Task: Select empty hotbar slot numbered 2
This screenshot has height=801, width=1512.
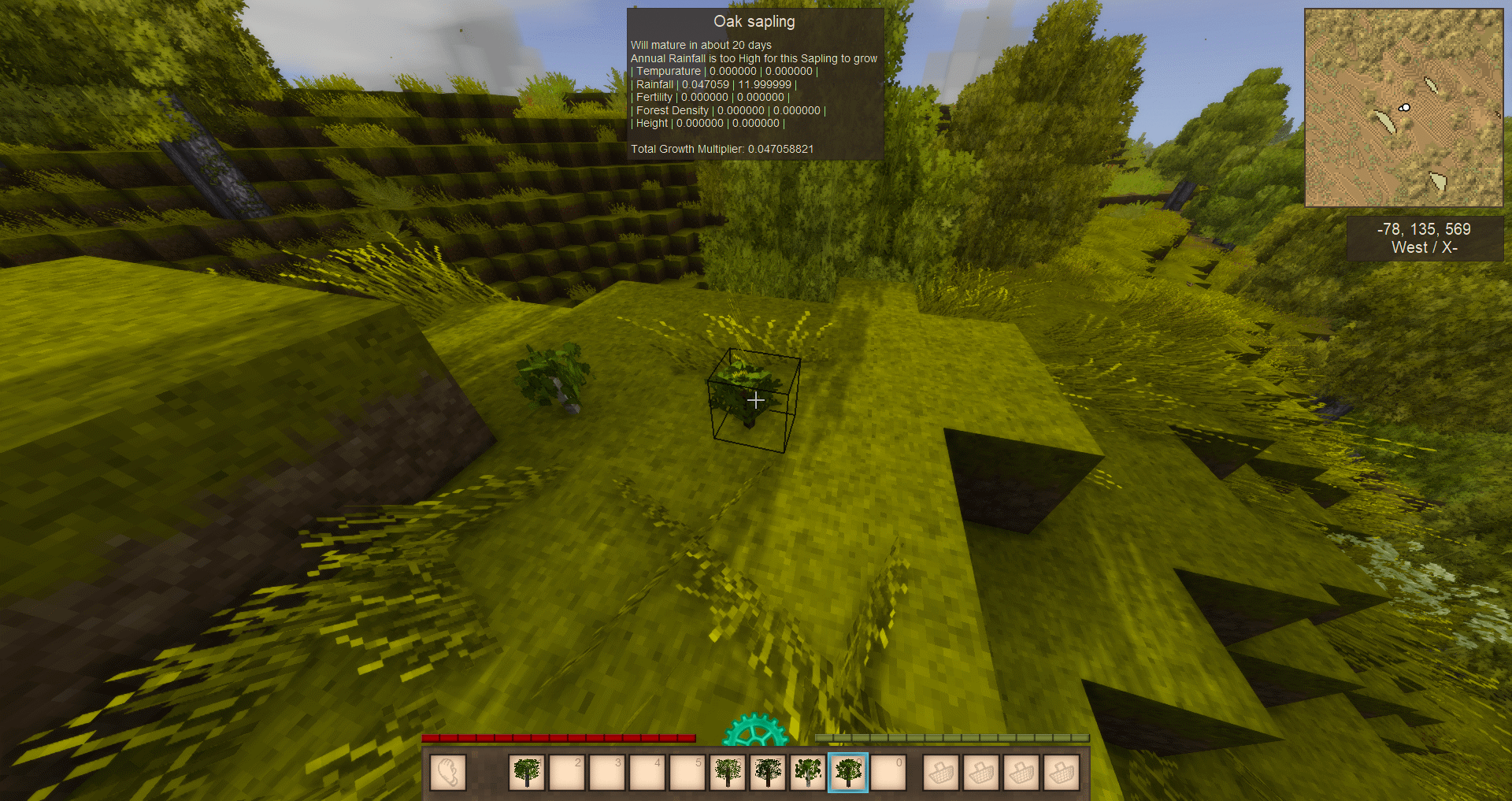Action: coord(567,772)
